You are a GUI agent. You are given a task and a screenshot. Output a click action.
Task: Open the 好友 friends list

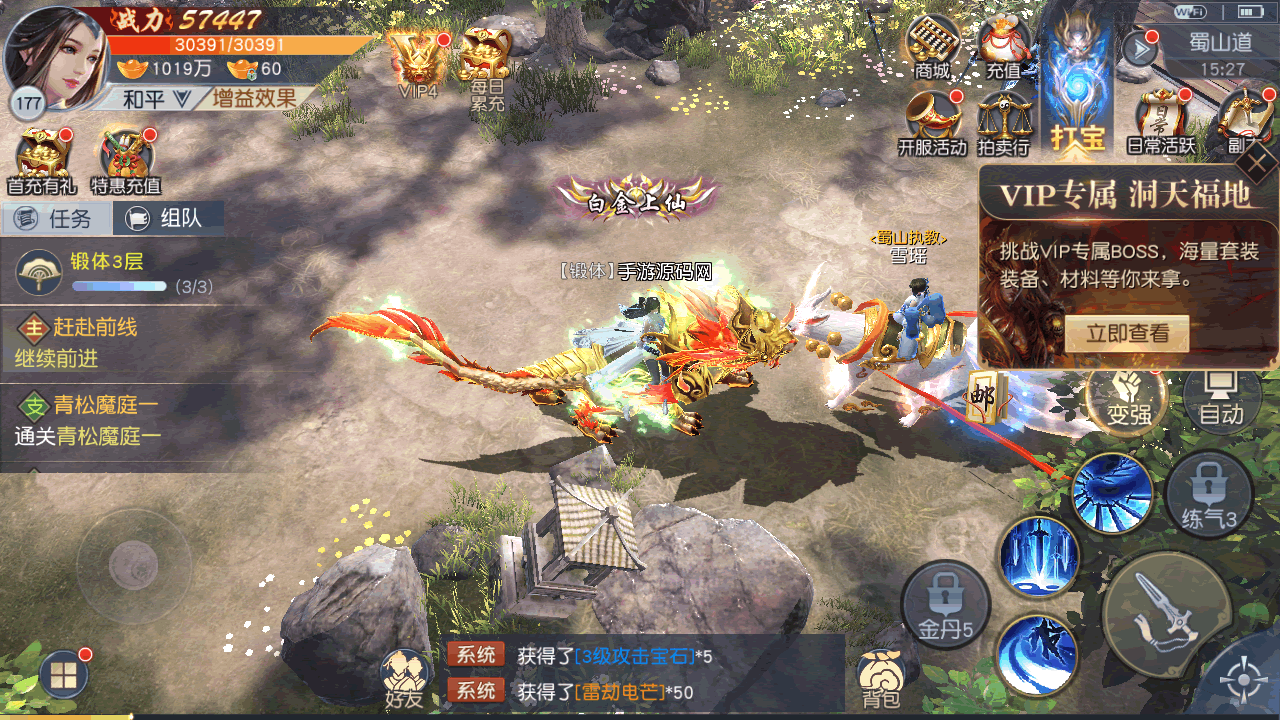click(x=404, y=680)
